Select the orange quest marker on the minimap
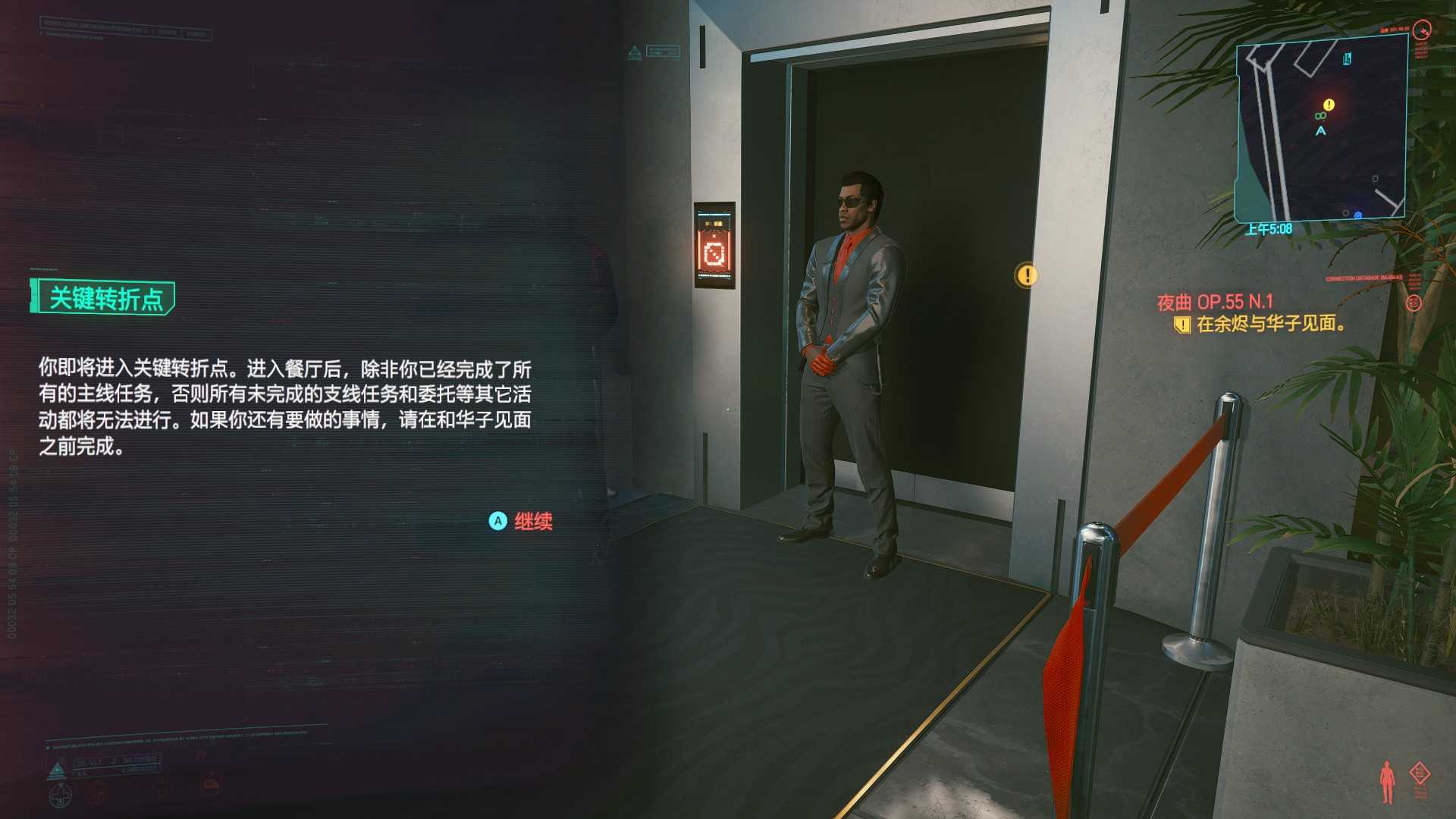Screen dimensions: 1456x819 tap(1329, 105)
